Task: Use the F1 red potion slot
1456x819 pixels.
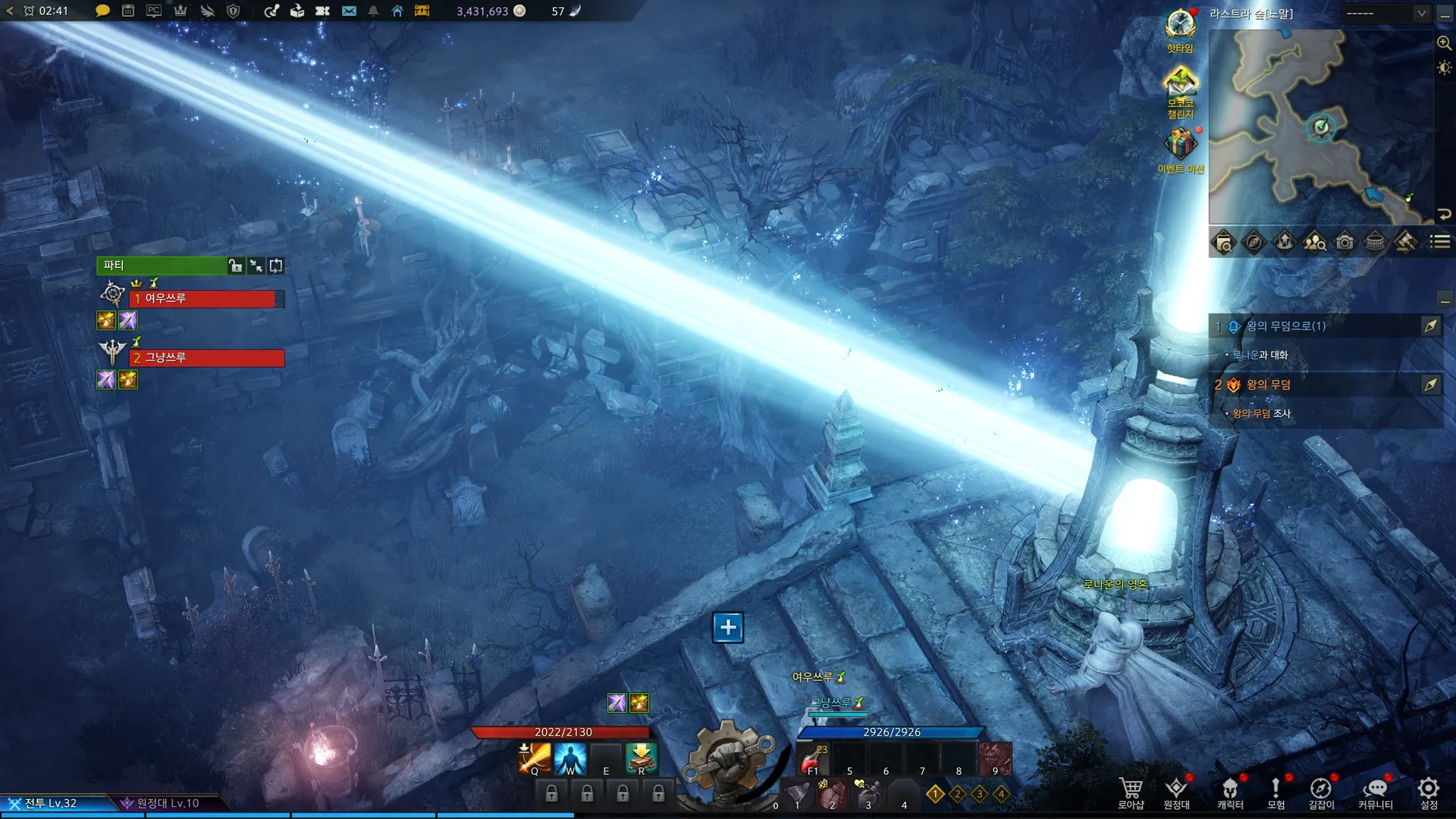Action: coord(812,759)
